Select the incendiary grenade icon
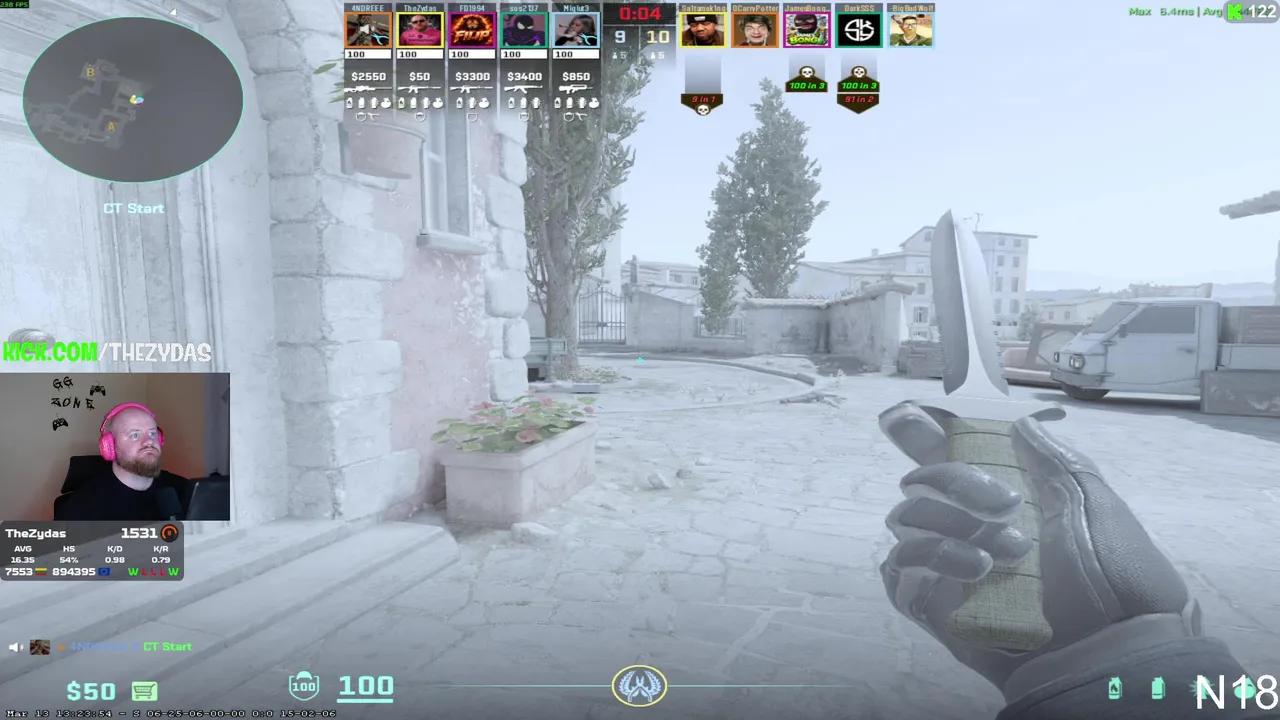 (x=1115, y=688)
